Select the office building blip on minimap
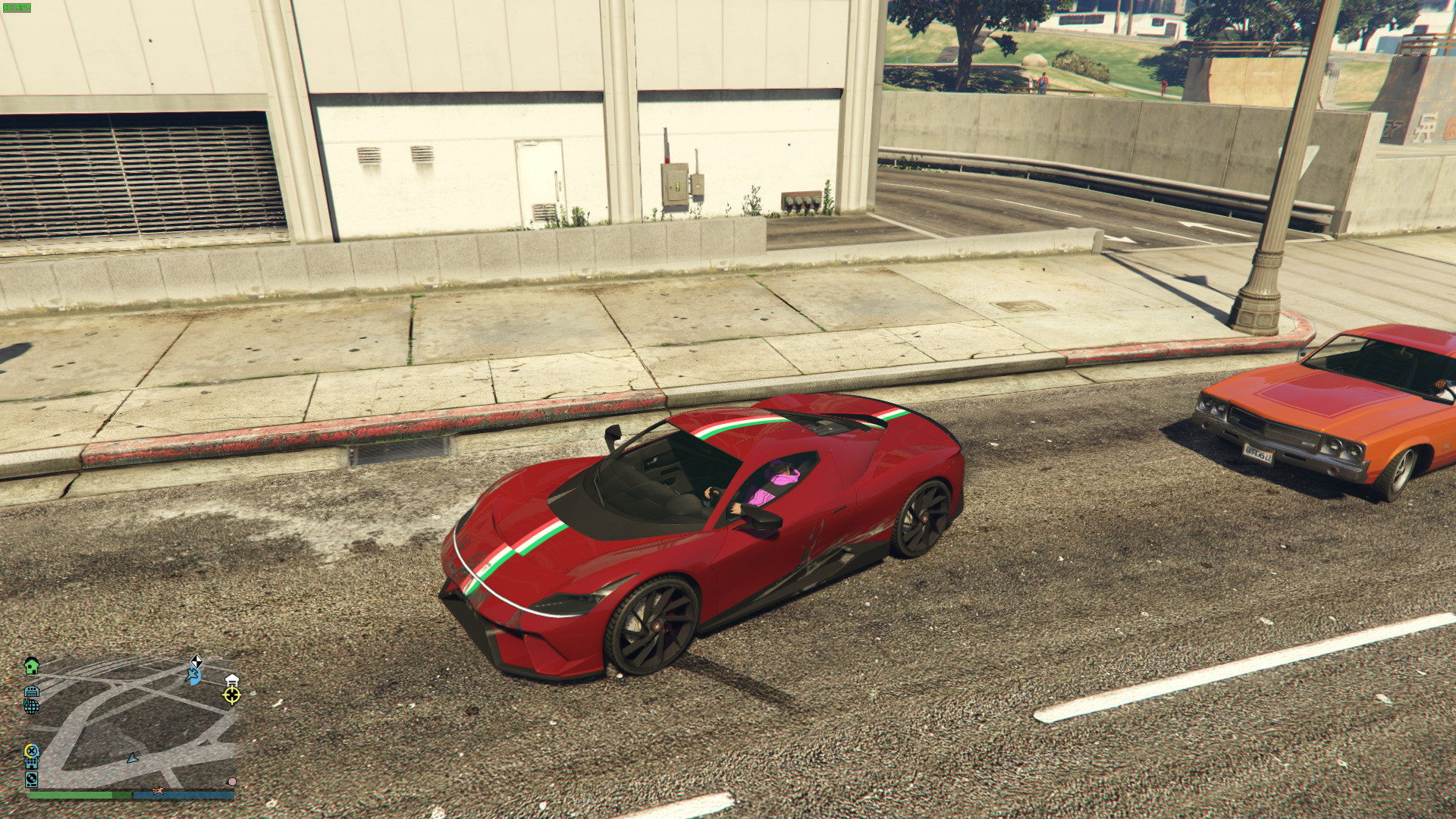Image resolution: width=1456 pixels, height=819 pixels. 32,764
